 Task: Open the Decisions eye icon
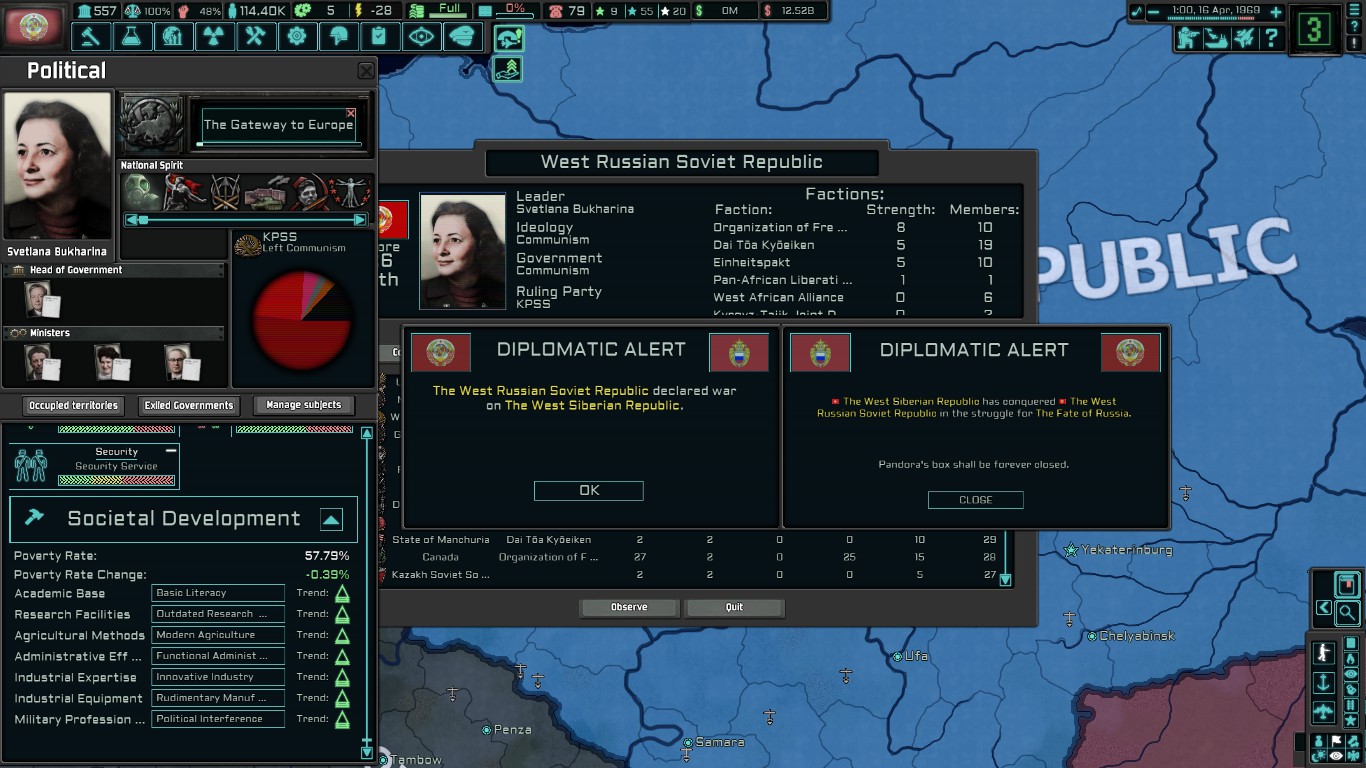(x=421, y=35)
